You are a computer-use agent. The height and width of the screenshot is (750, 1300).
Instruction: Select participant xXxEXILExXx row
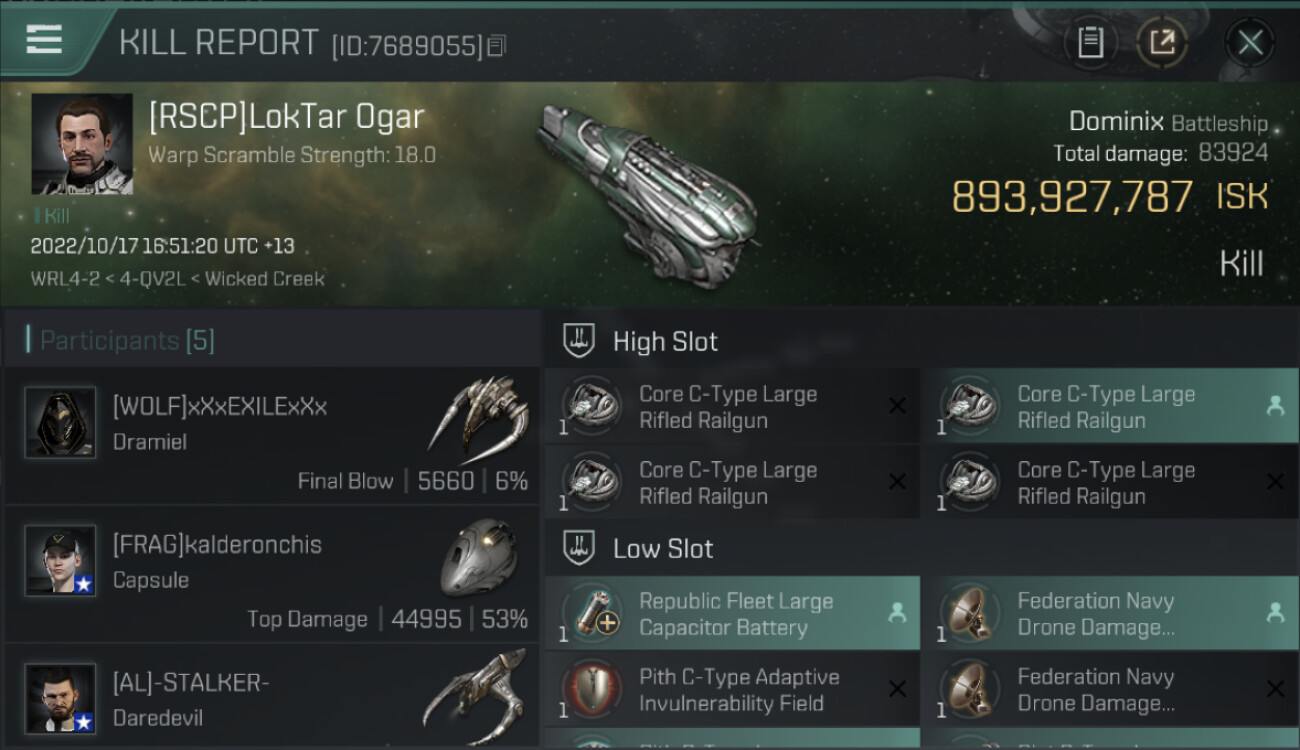pyautogui.click(x=271, y=437)
